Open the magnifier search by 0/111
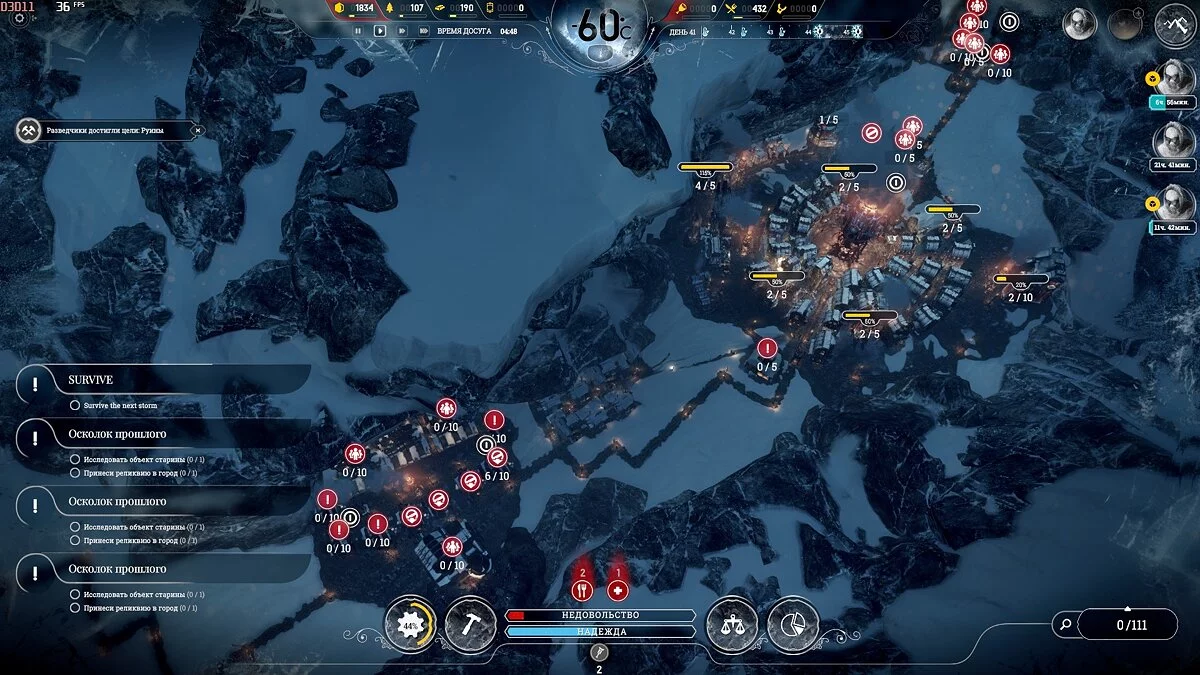The width and height of the screenshot is (1200, 675). pyautogui.click(x=1067, y=625)
